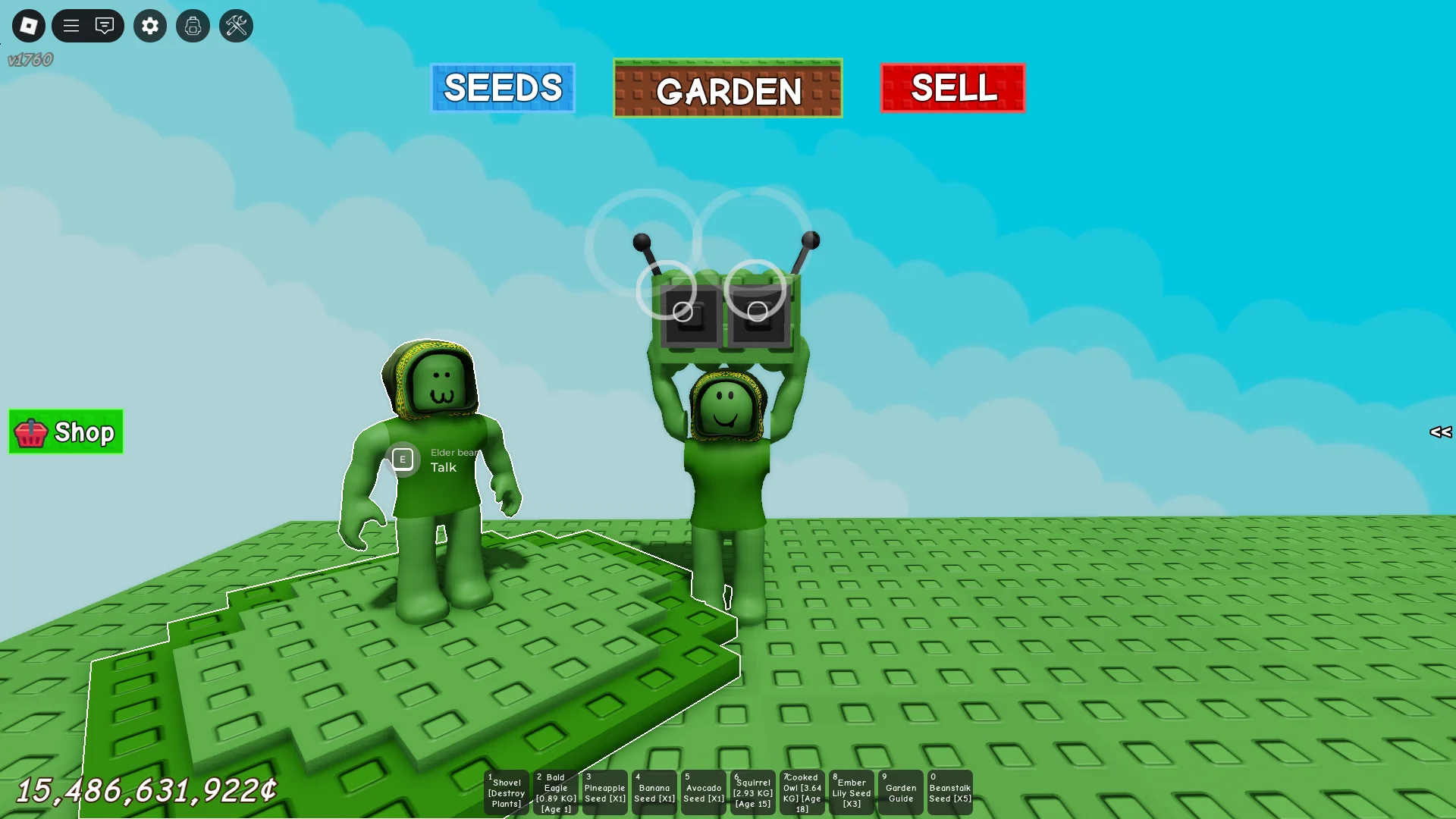This screenshot has width=1456, height=819.
Task: Equip the Bald Eagle in slot 2
Action: [x=555, y=792]
